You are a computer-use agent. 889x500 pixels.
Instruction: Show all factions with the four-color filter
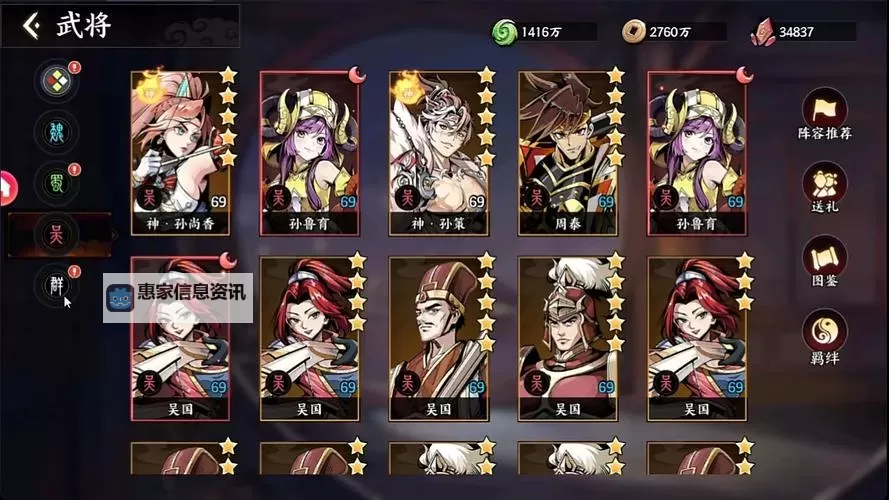[57, 81]
